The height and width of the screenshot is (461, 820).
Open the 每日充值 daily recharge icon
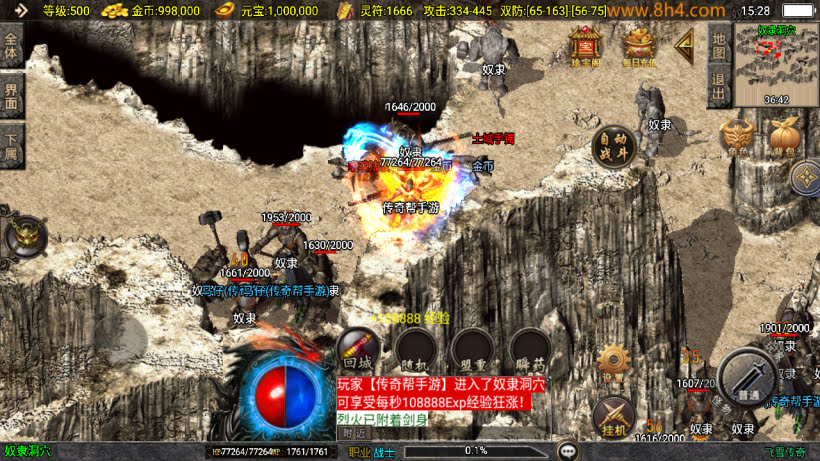click(639, 43)
